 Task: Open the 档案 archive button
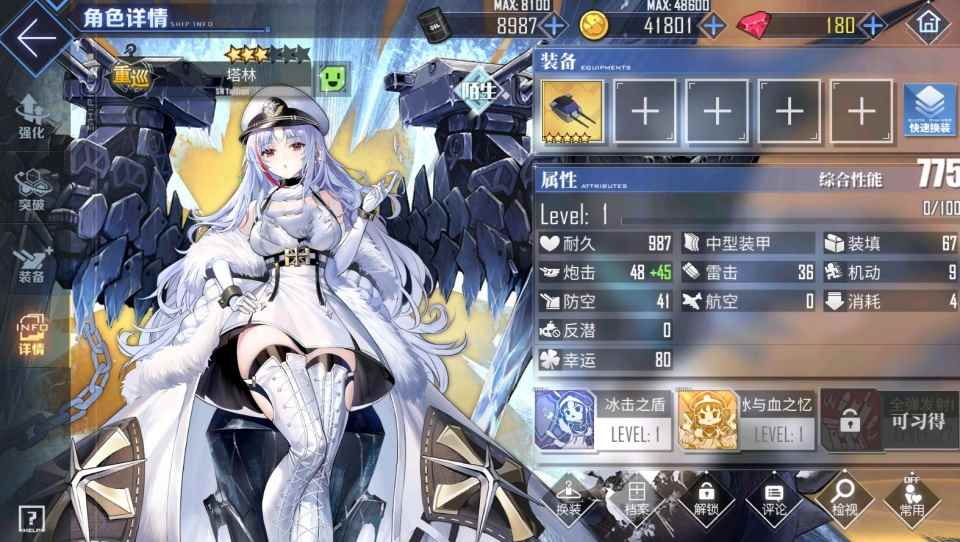click(x=637, y=498)
